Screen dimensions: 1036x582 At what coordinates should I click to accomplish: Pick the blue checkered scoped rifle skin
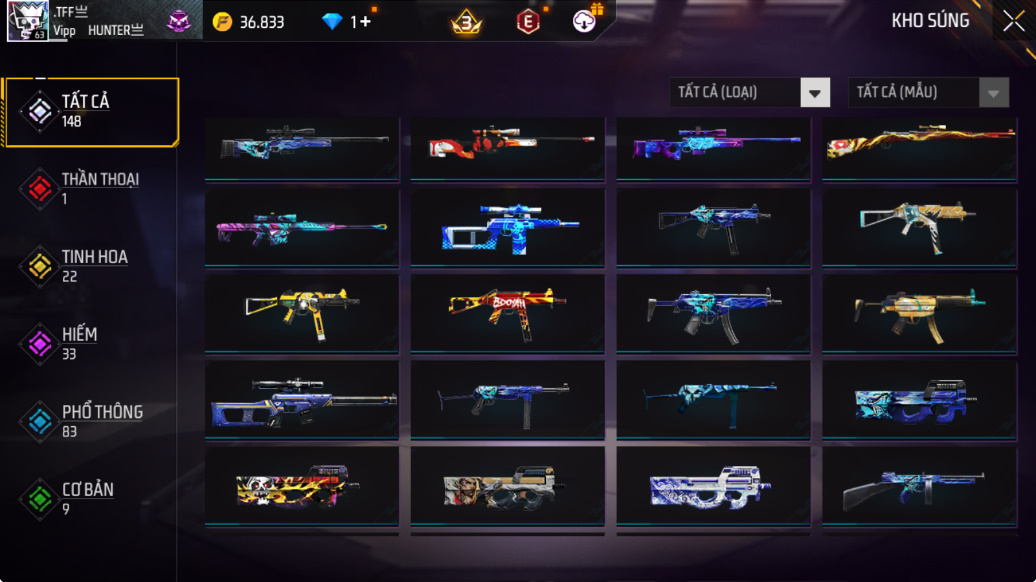coord(507,228)
